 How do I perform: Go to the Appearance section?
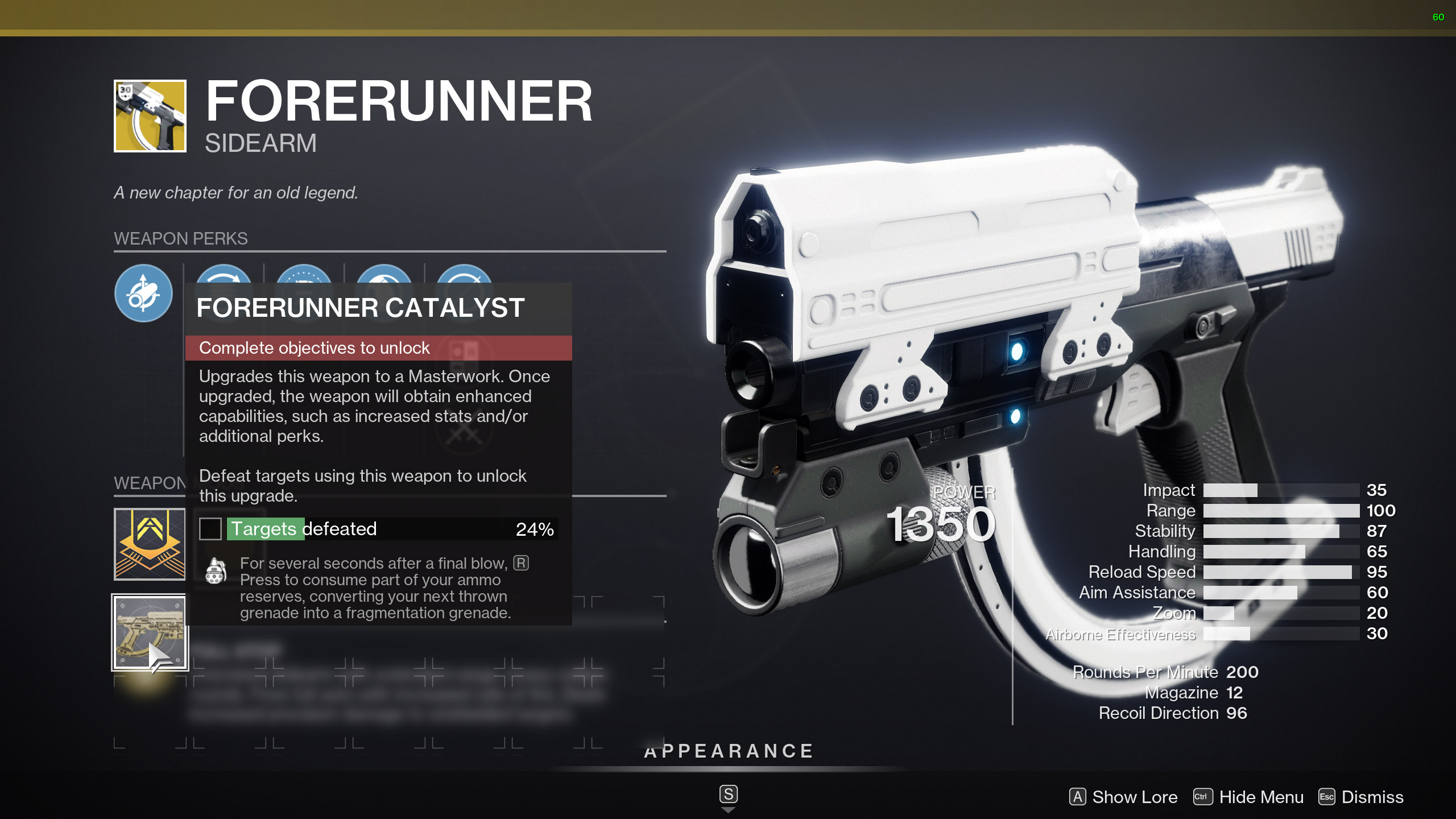(x=729, y=751)
